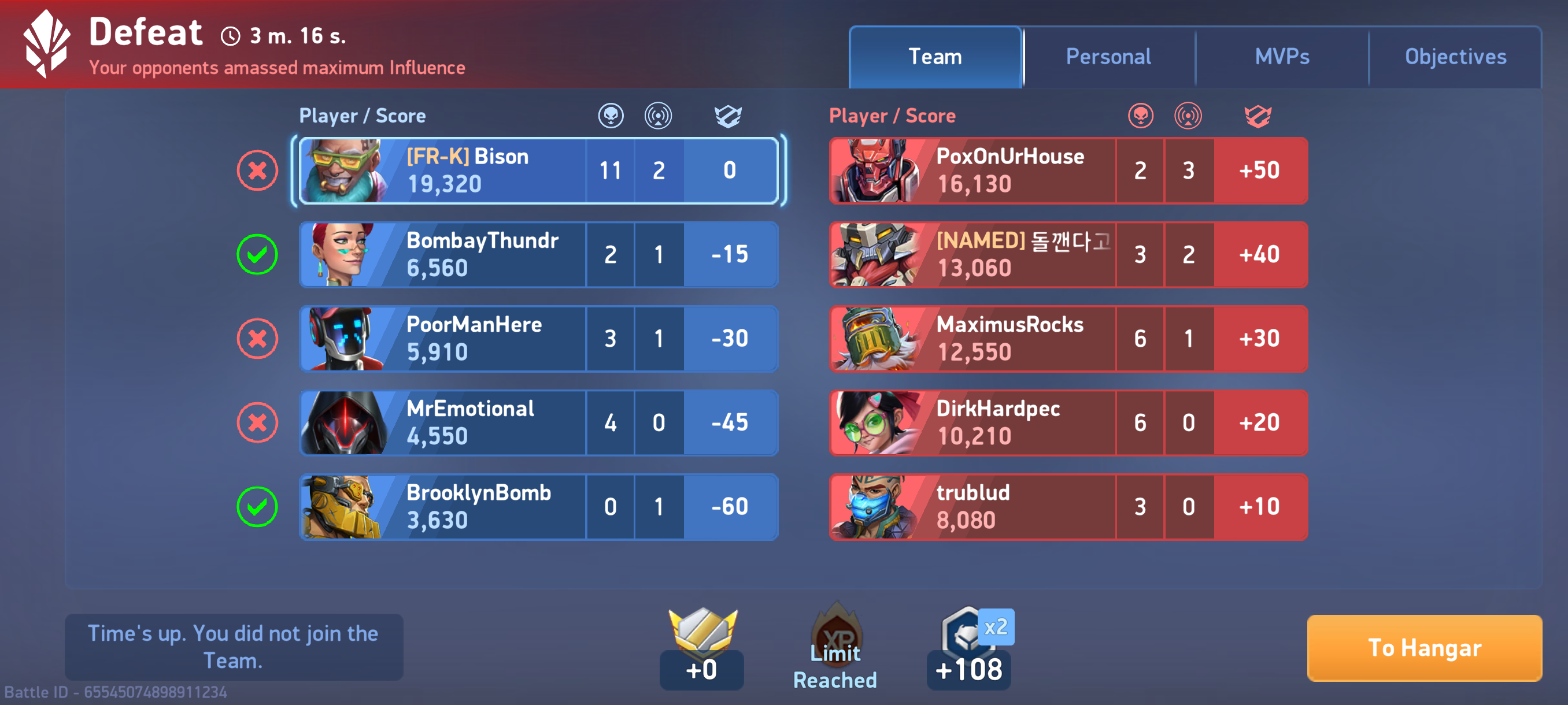Click the [NAMED] enemy player row
This screenshot has height=705, width=1568.
[1068, 254]
